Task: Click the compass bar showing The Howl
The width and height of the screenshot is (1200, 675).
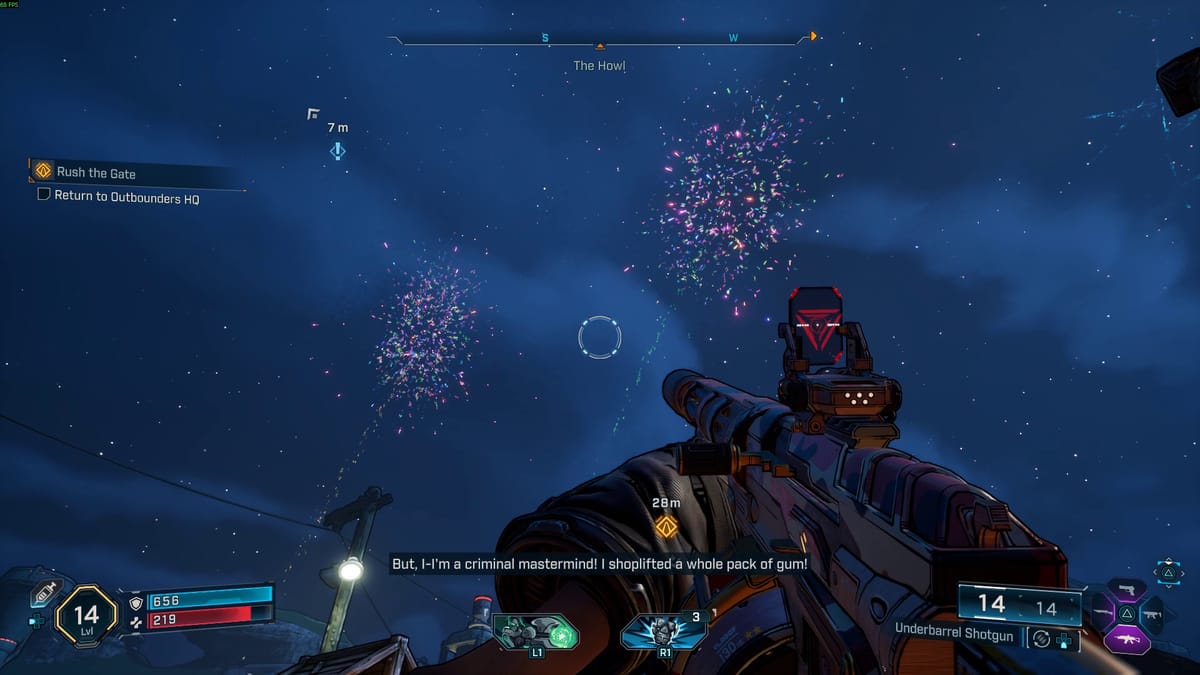Action: point(600,41)
